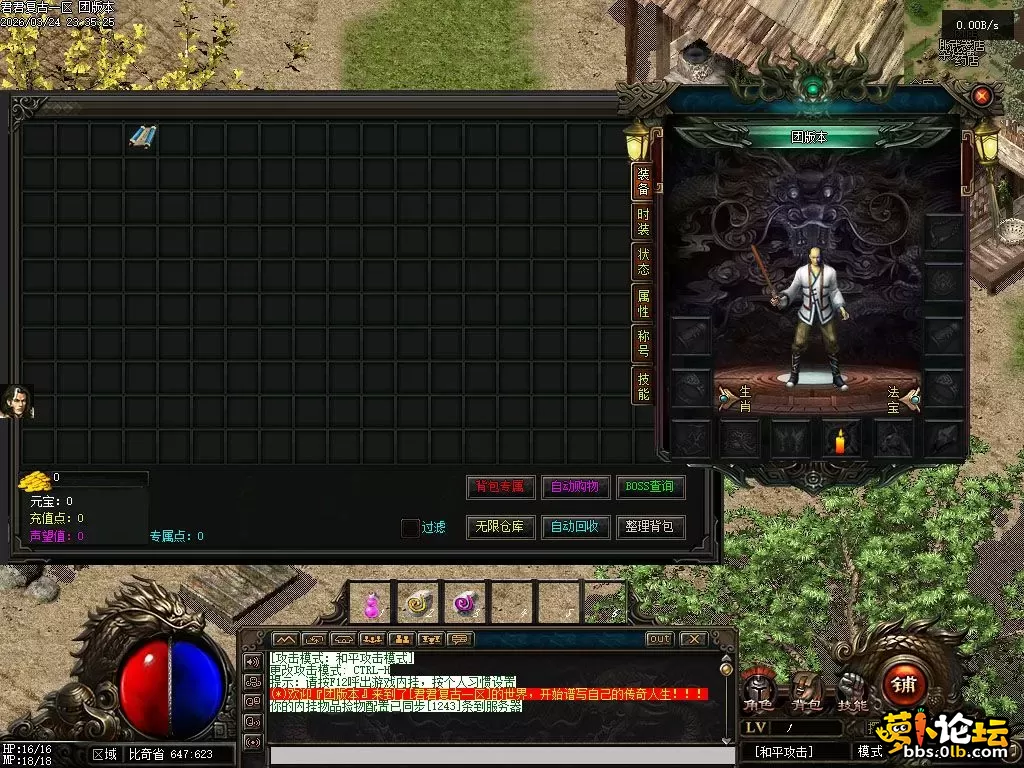Switch to the 属性 attributes tab
Screen dimensions: 1024x768
[643, 303]
